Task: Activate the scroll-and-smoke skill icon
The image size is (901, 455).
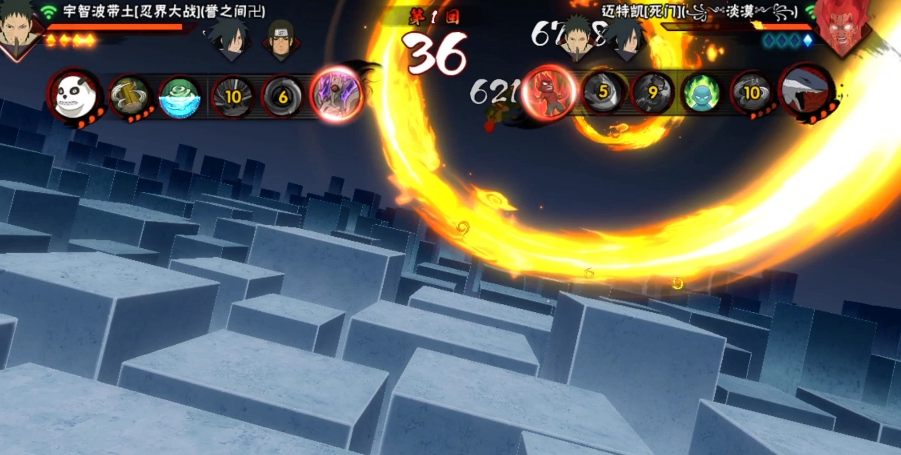Action: pyautogui.click(x=130, y=96)
